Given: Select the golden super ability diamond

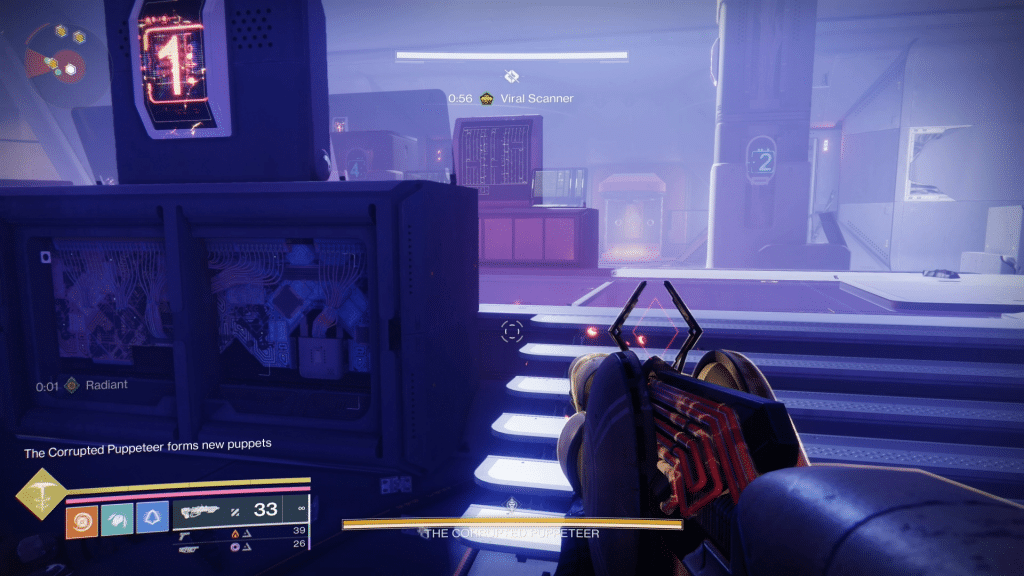Looking at the screenshot, I should tap(40, 493).
